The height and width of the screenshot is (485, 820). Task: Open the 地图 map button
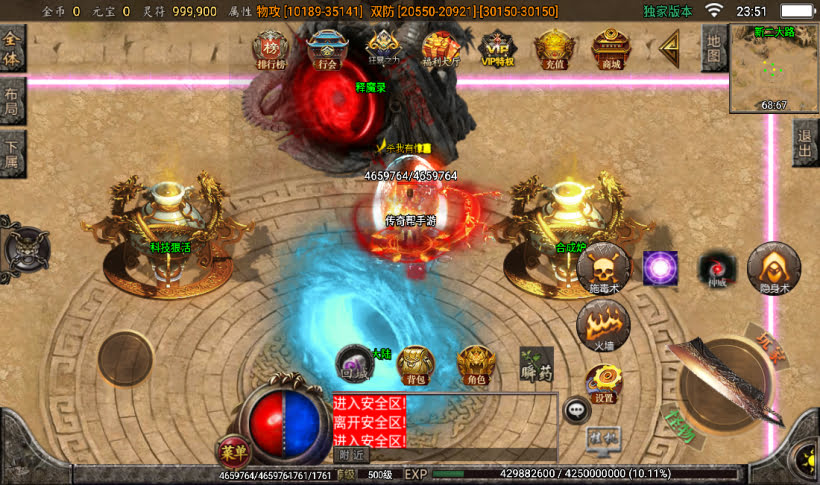(713, 48)
